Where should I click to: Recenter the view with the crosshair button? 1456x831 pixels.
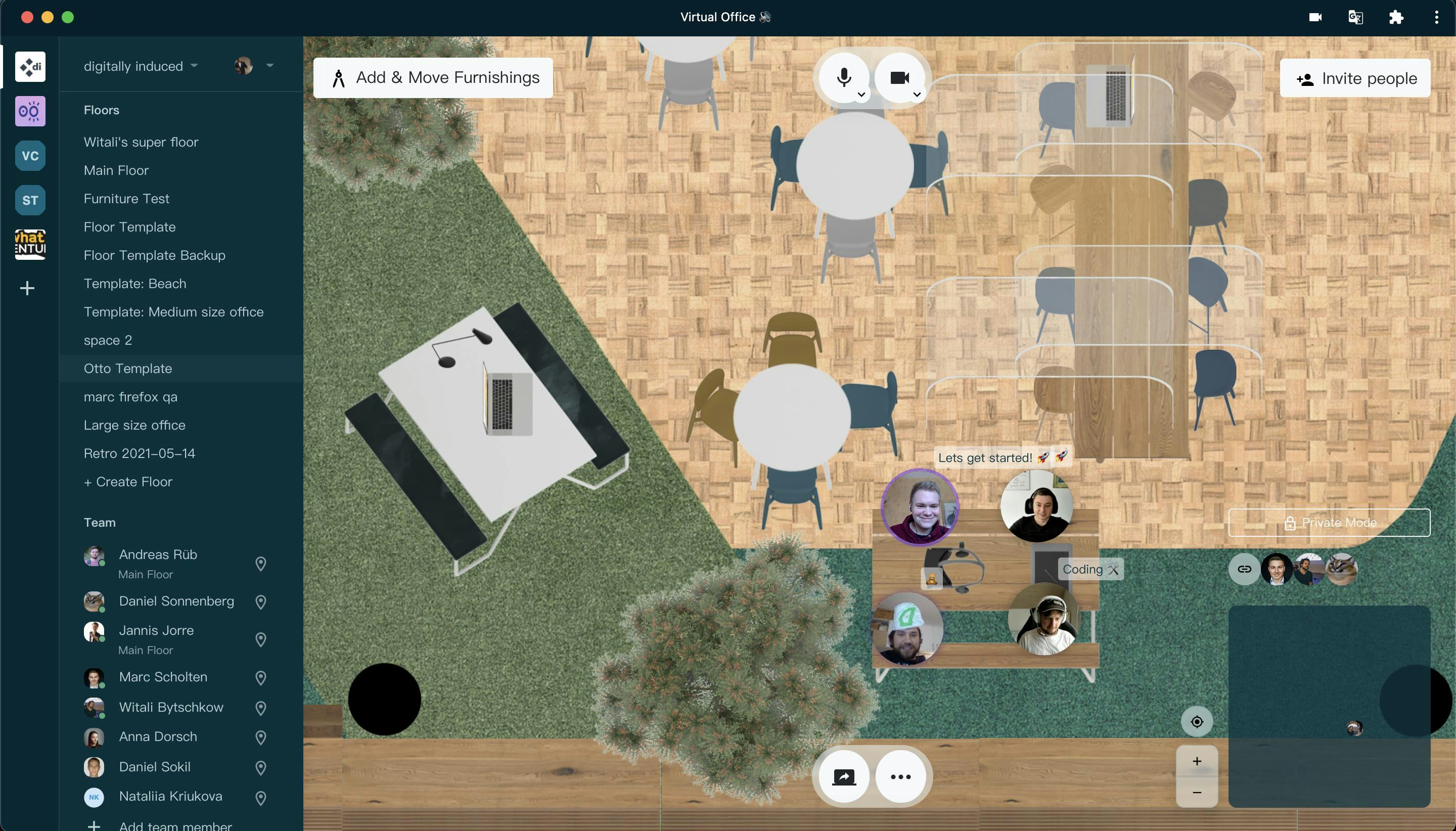tap(1196, 721)
